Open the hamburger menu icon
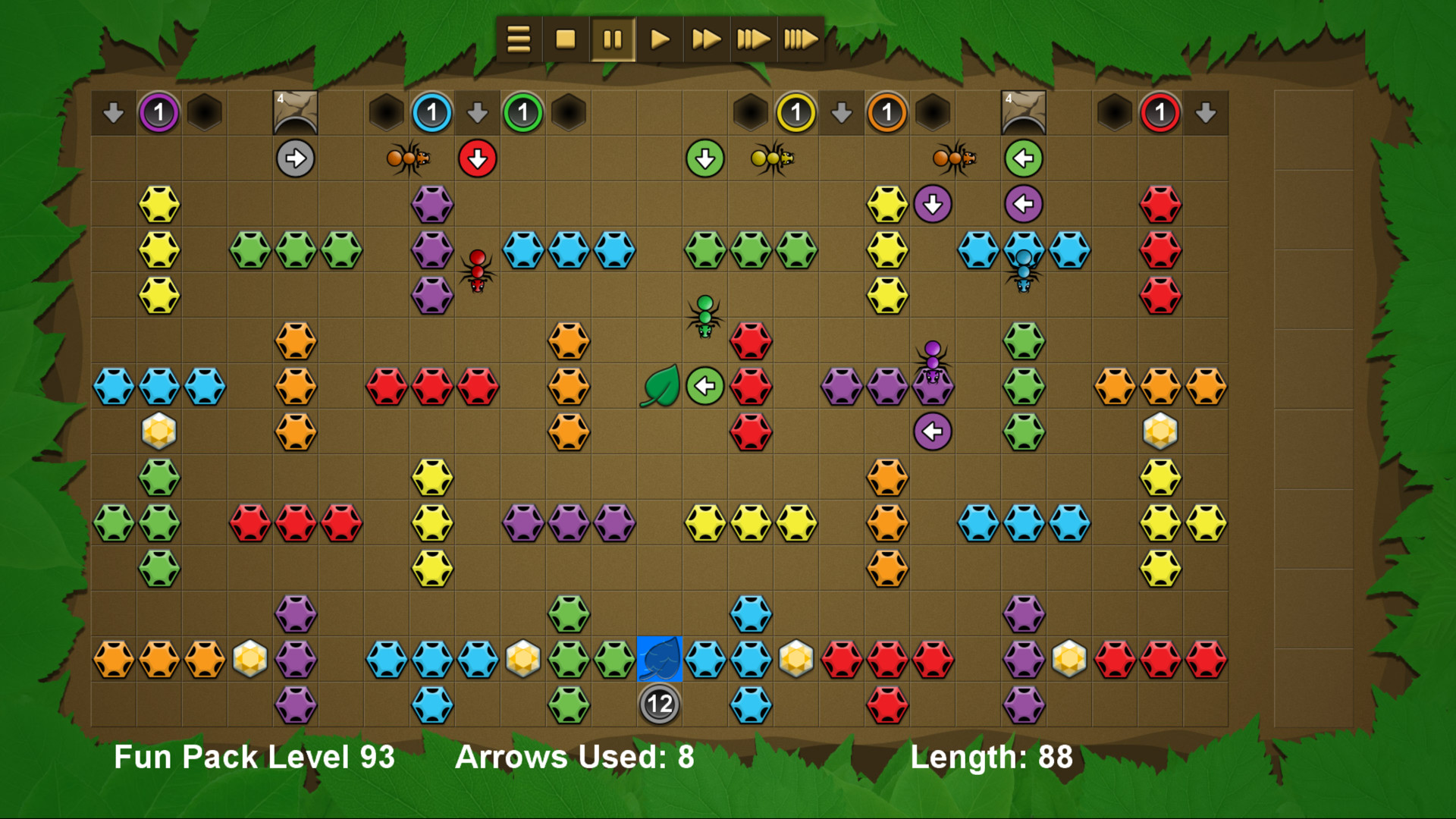Image resolution: width=1456 pixels, height=819 pixels. [x=518, y=39]
